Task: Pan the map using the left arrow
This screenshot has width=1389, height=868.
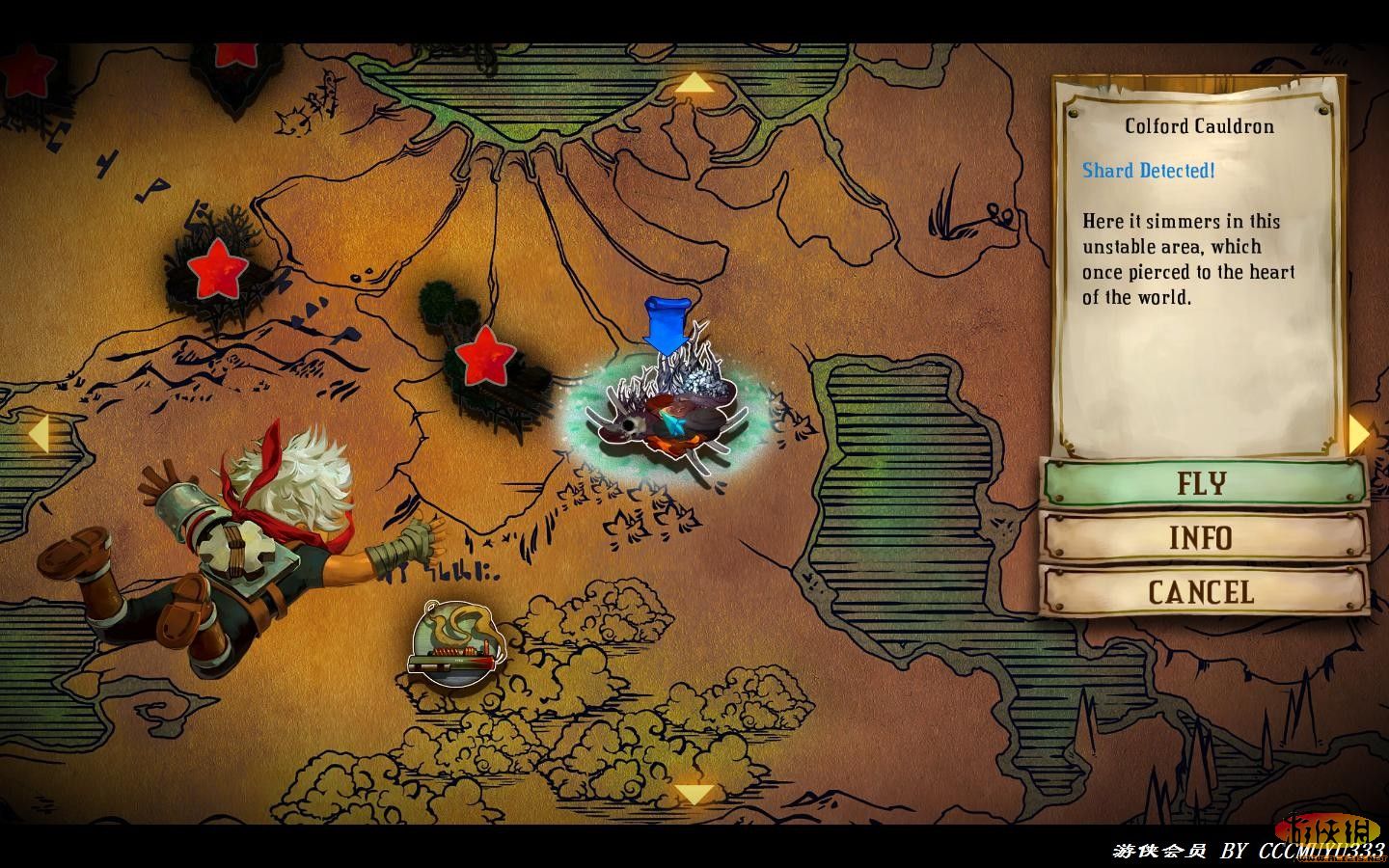Action: coord(38,433)
